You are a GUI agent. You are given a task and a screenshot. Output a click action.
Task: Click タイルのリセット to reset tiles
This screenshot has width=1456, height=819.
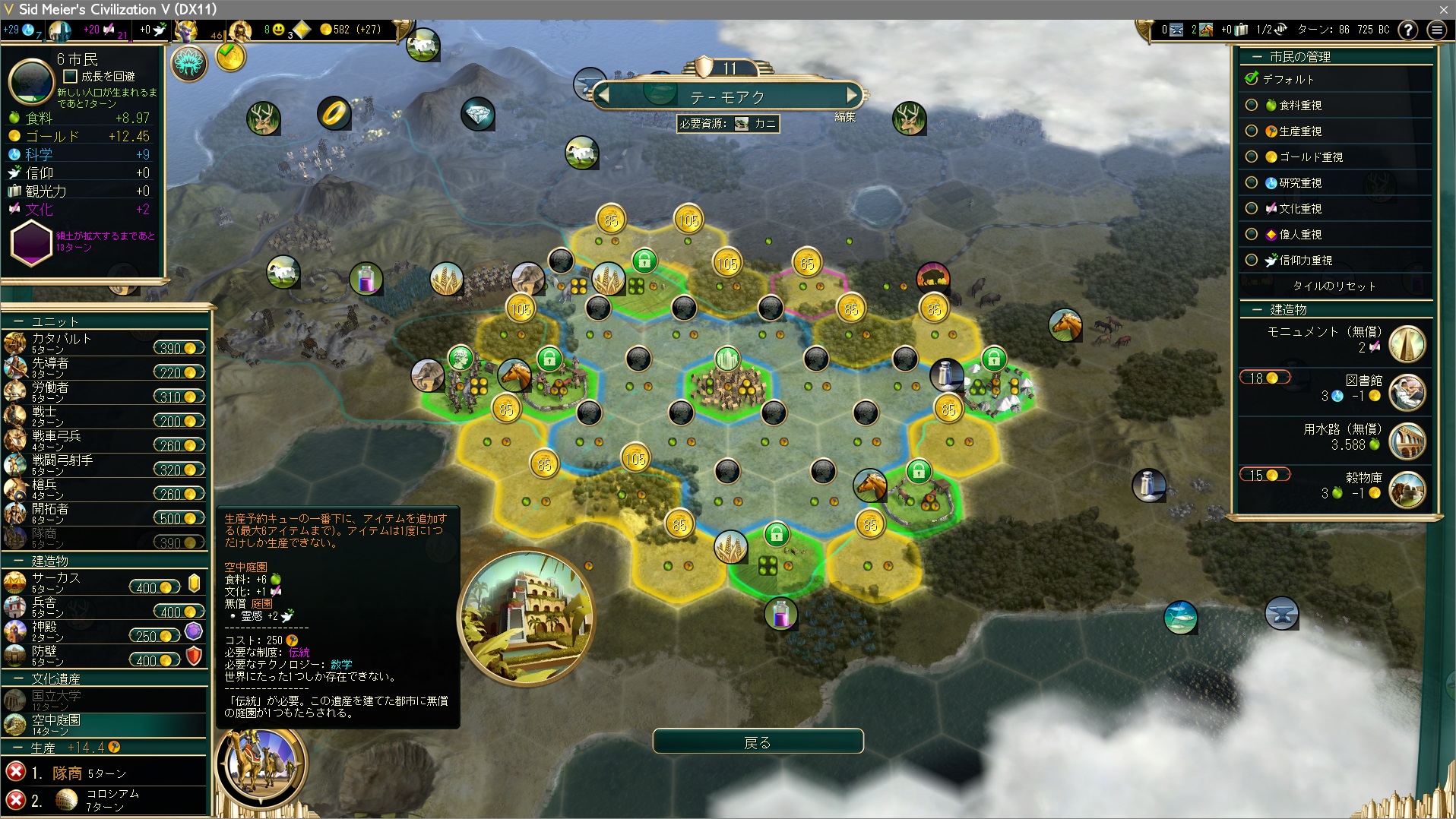pyautogui.click(x=1334, y=286)
